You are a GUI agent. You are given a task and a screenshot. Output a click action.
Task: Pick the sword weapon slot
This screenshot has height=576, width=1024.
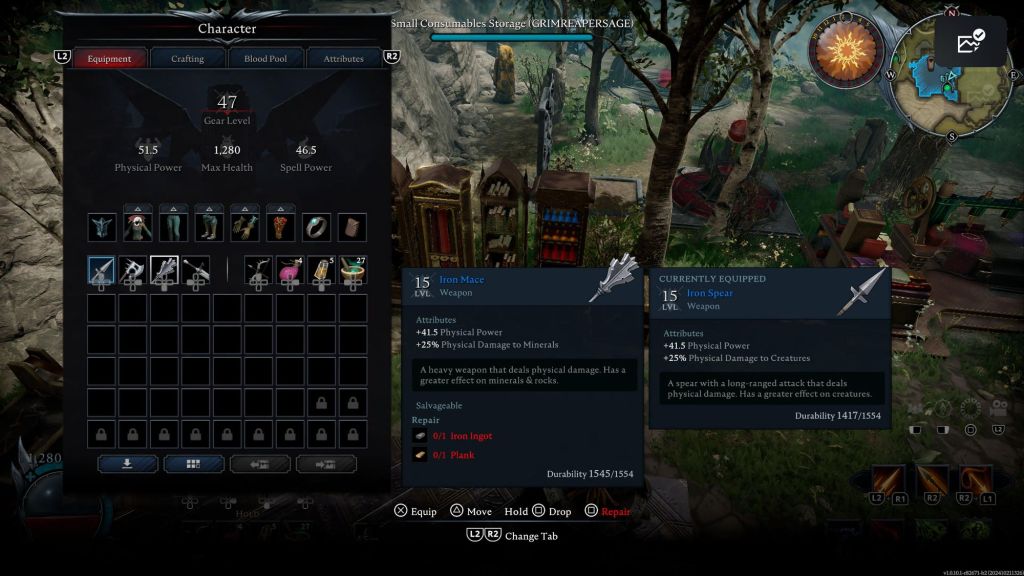coord(196,270)
